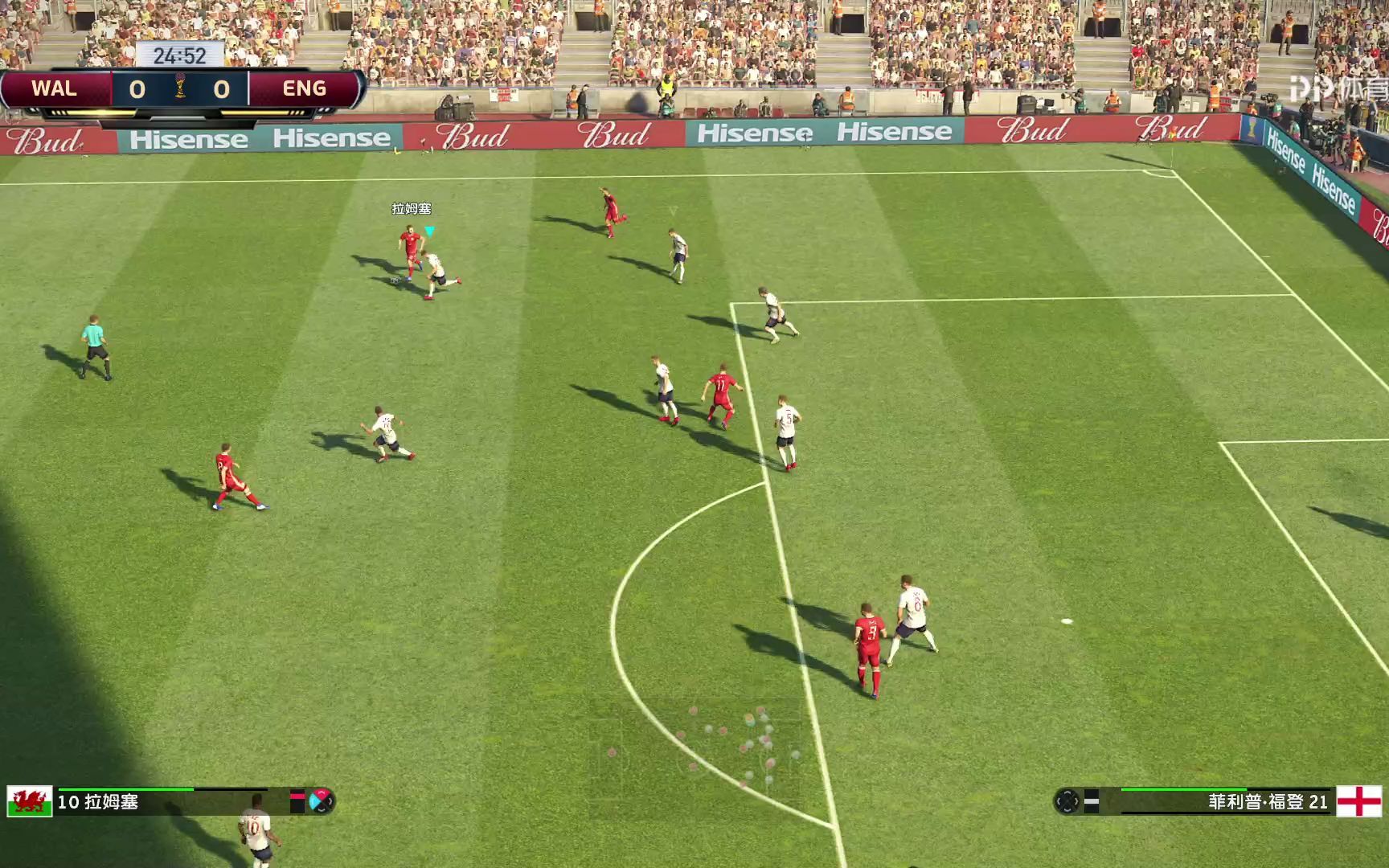Select the England flag icon

tap(1358, 801)
